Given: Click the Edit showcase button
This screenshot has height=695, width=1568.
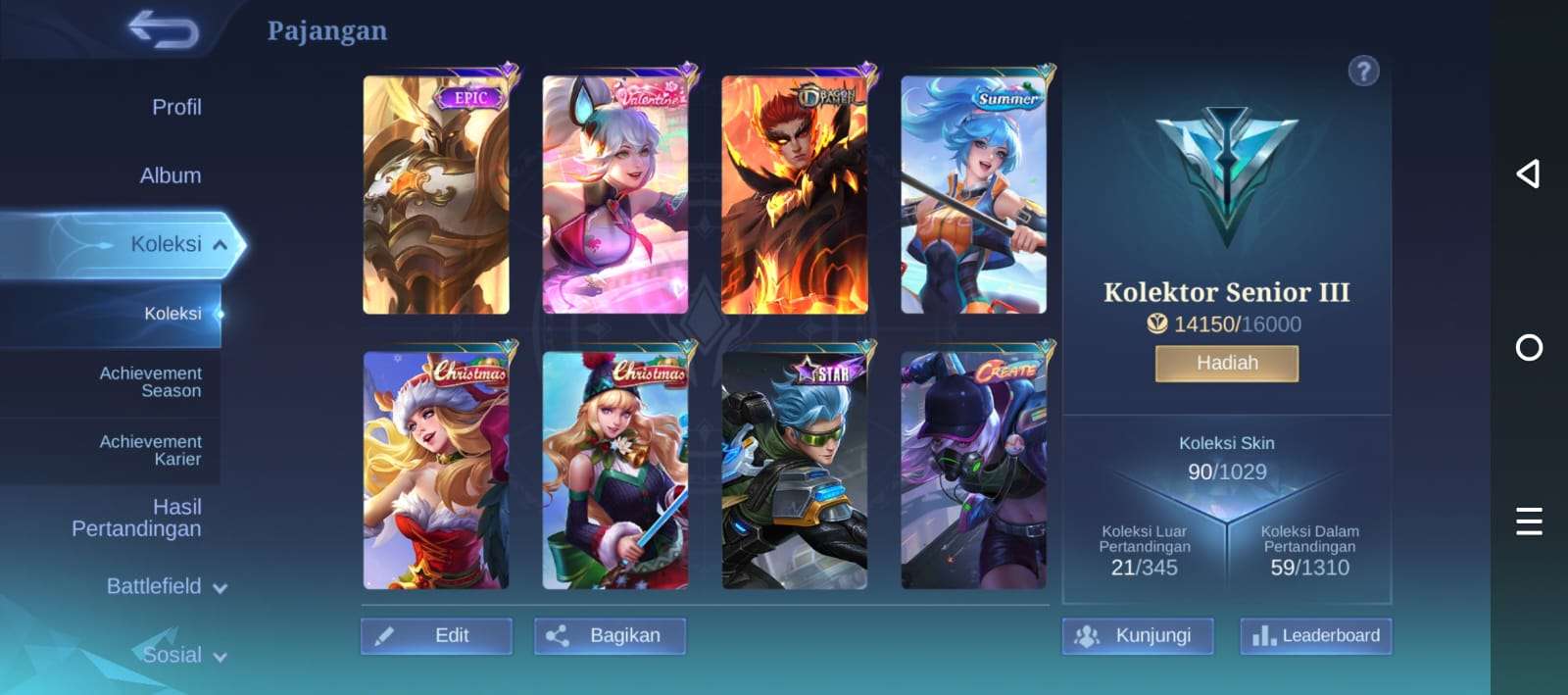Looking at the screenshot, I should click(x=436, y=635).
